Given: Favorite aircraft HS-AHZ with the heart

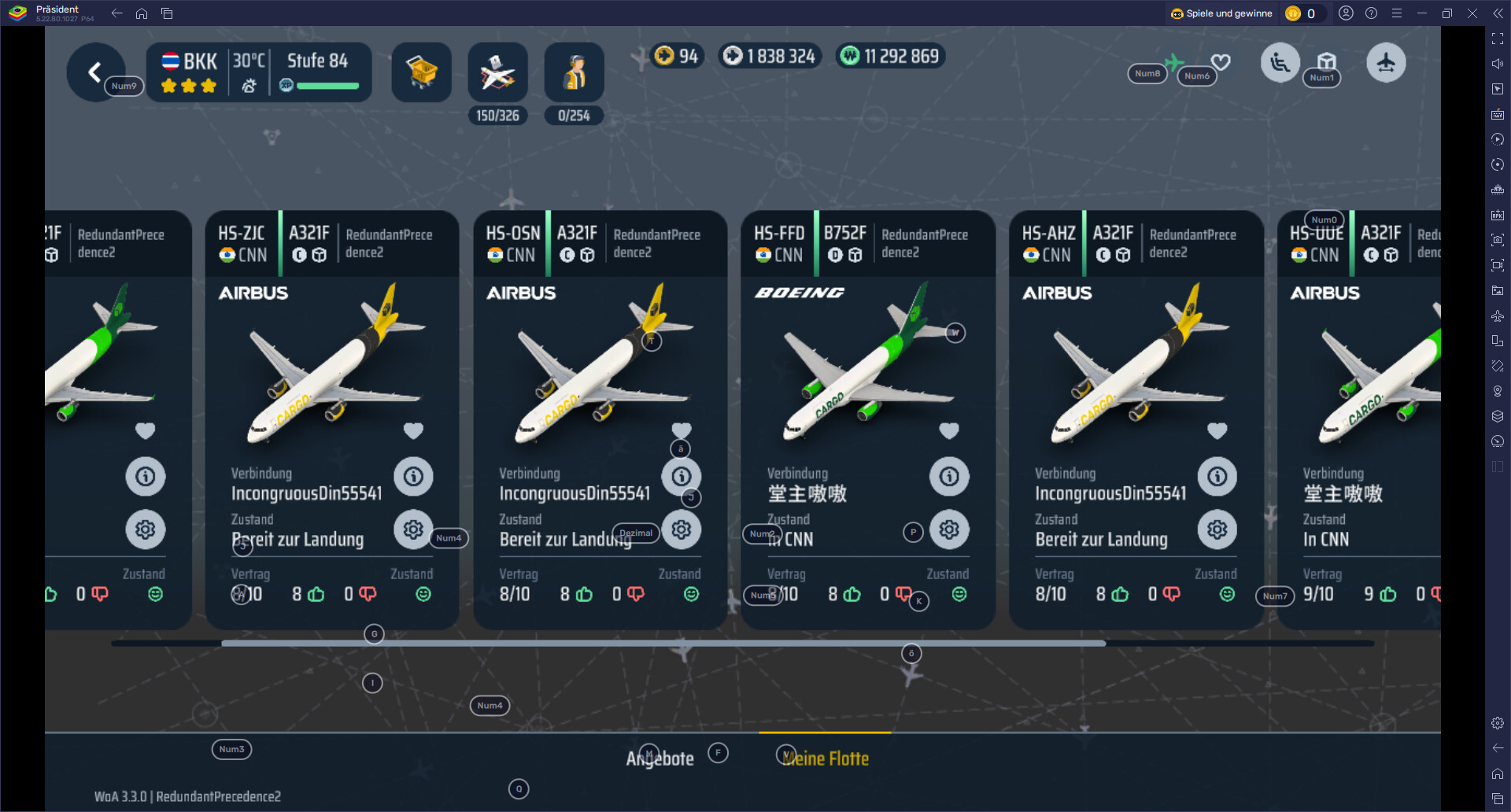Looking at the screenshot, I should 1217,430.
